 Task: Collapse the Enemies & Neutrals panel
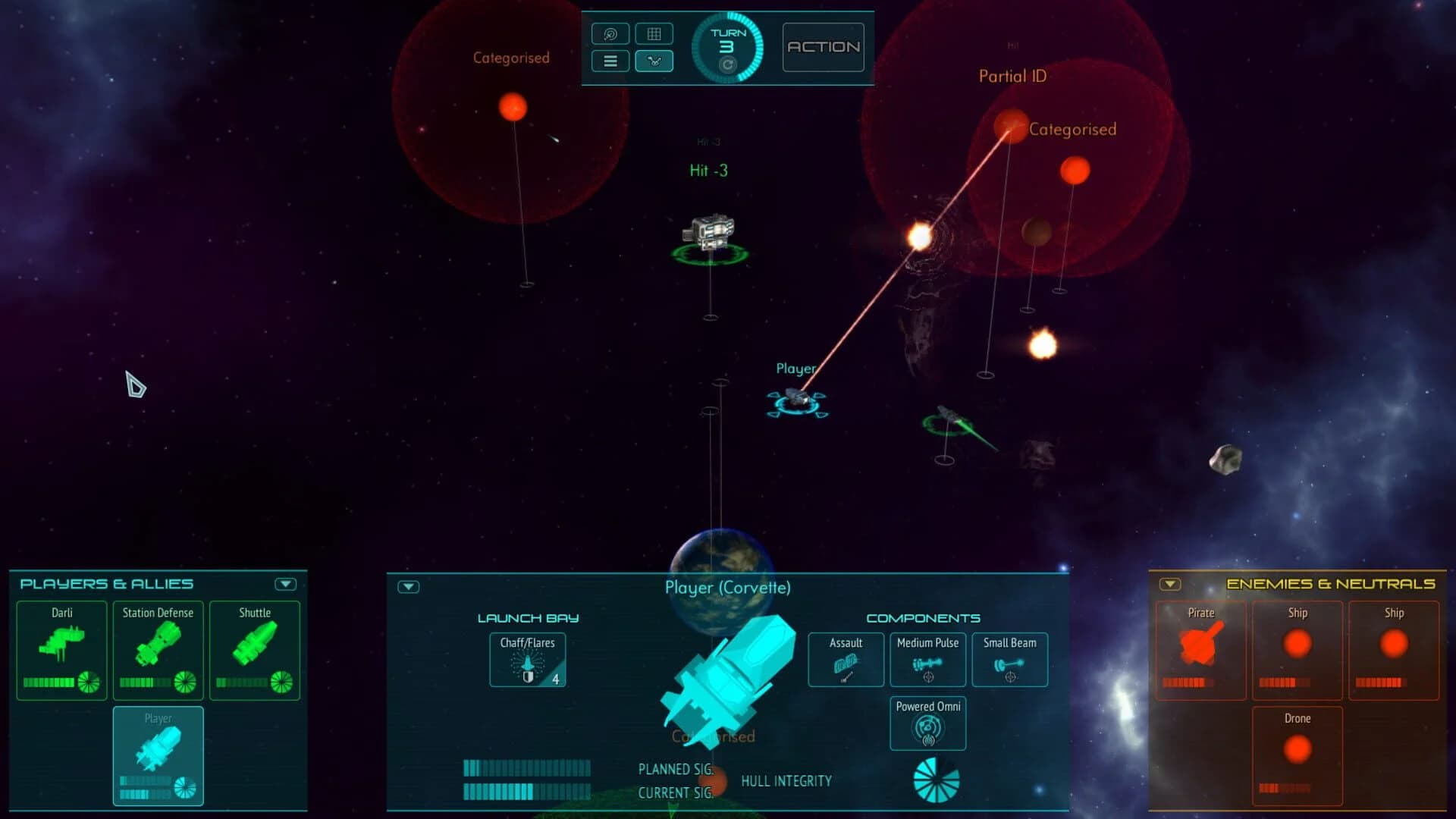coord(1169,585)
